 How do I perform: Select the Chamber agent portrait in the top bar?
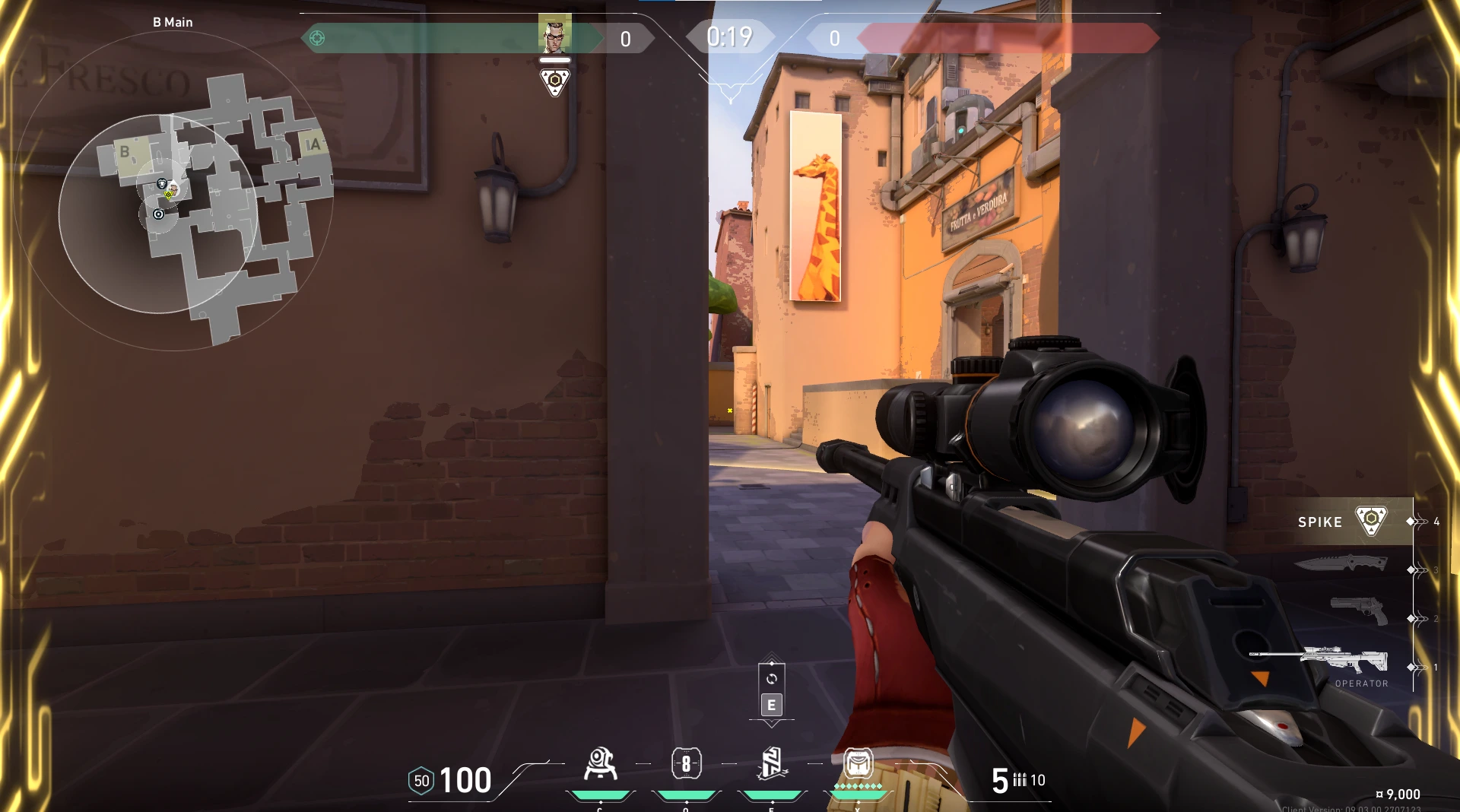pos(554,33)
